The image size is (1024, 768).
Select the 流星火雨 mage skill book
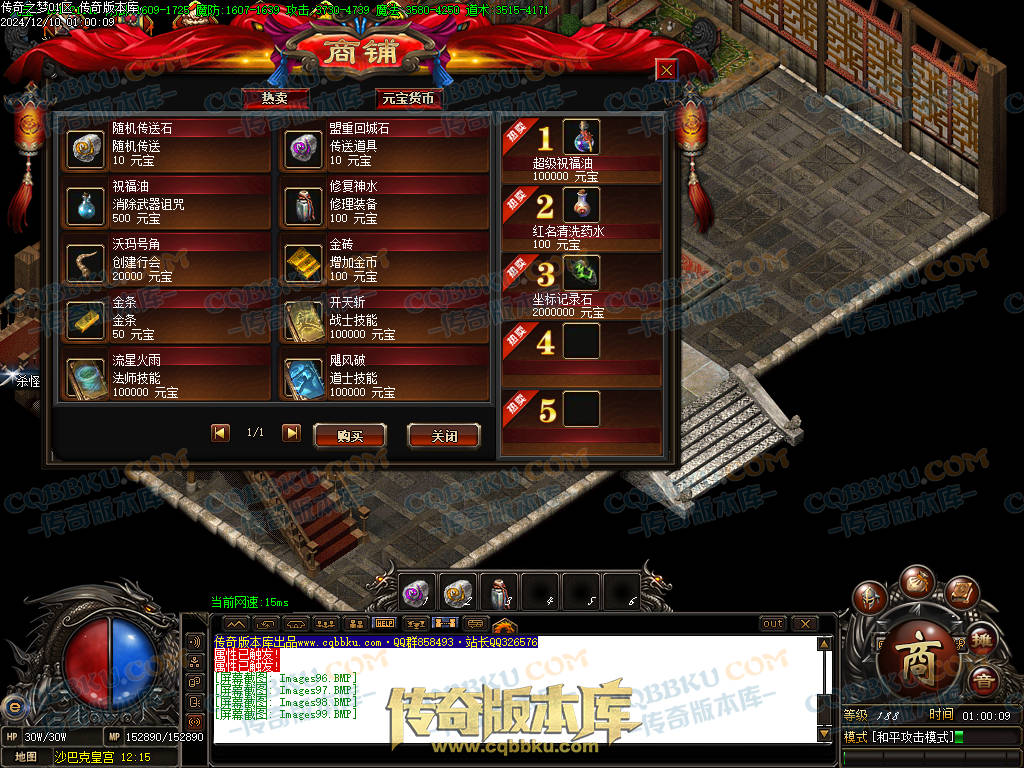(85, 378)
